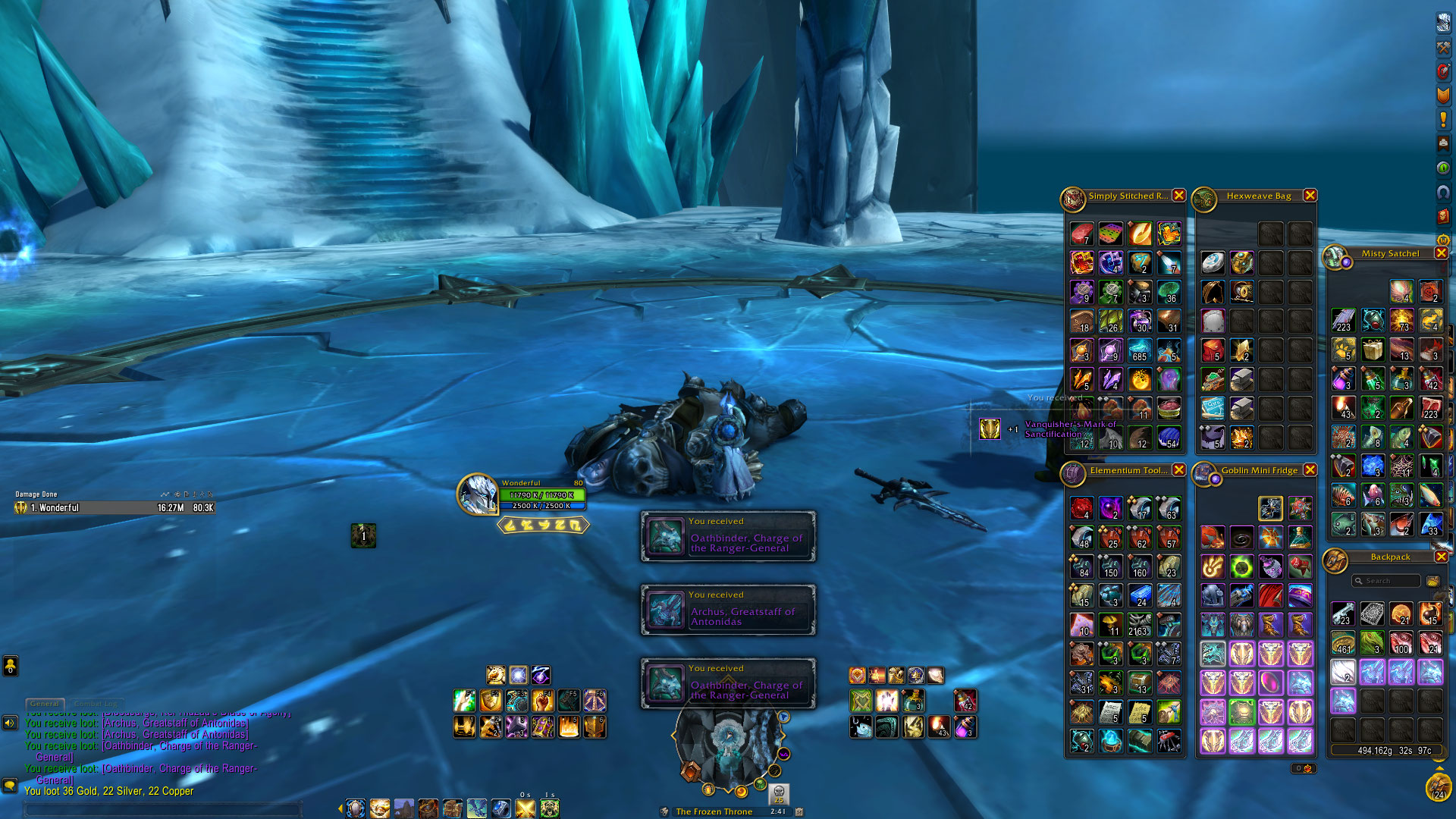Viewport: 1456px width, 819px height.
Task: Click the Simply Stitched bag portrait icon
Action: [x=1073, y=199]
